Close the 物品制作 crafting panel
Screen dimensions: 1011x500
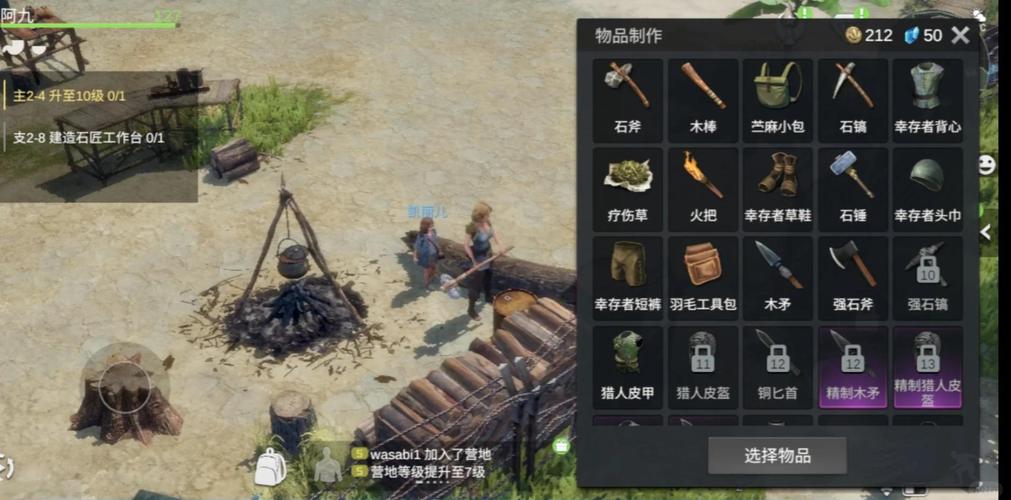click(x=960, y=36)
